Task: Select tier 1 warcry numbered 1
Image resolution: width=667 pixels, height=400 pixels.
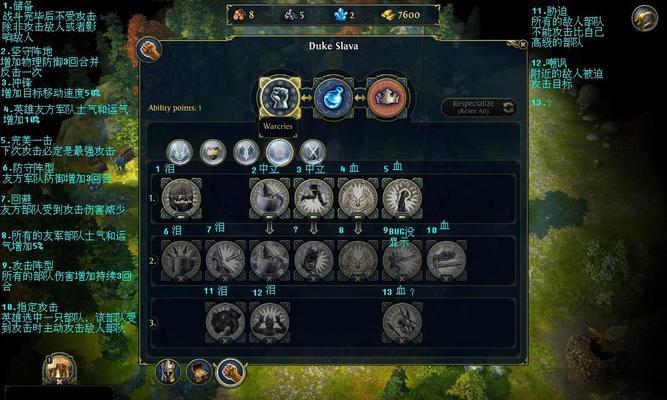Action: pos(181,197)
